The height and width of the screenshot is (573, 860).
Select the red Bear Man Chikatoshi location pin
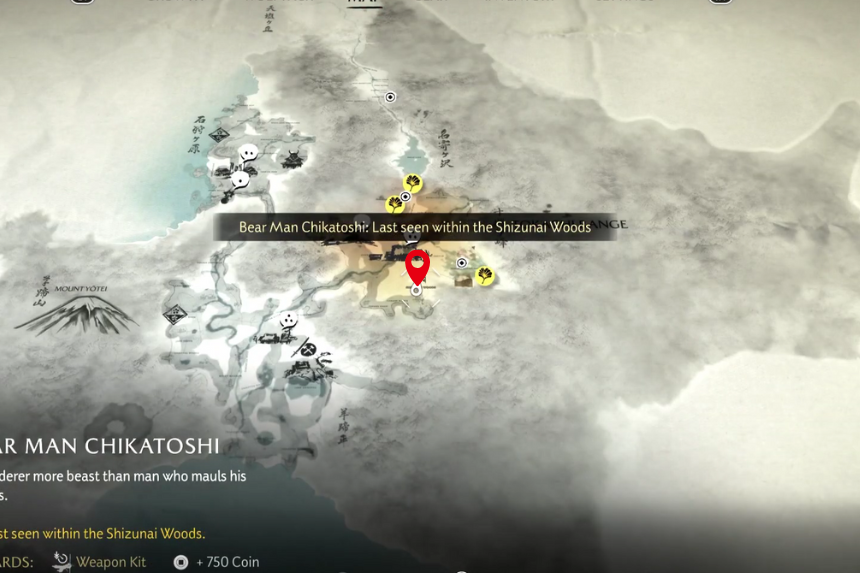(x=417, y=266)
